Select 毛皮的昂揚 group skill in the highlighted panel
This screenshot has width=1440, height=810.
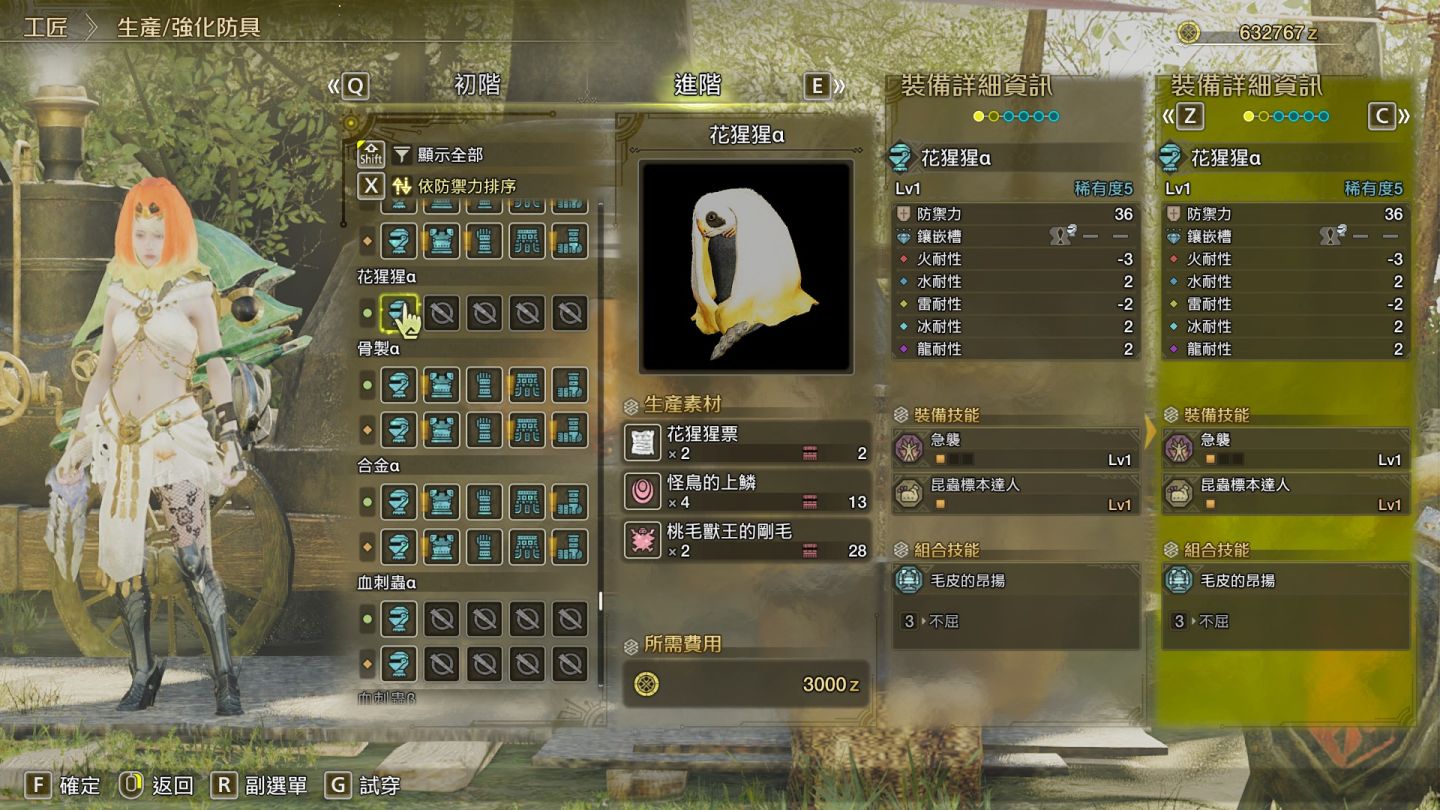coord(1285,580)
